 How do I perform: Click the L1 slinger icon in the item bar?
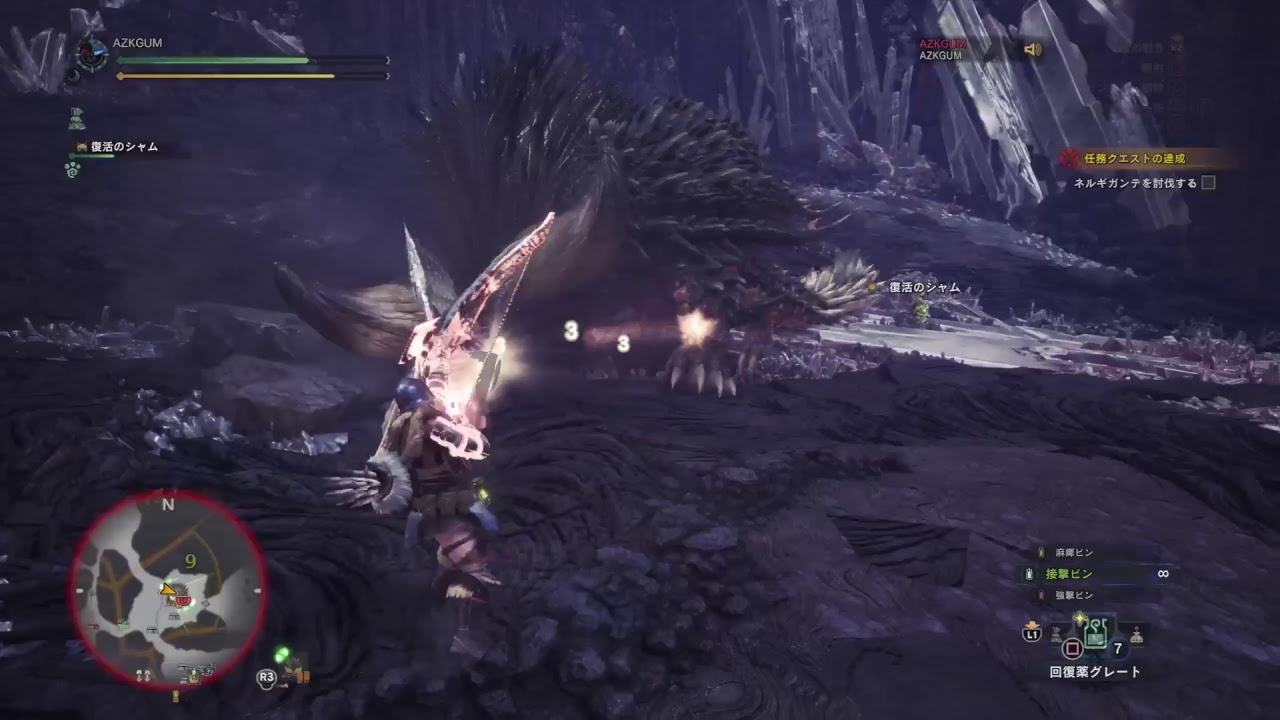point(1031,633)
